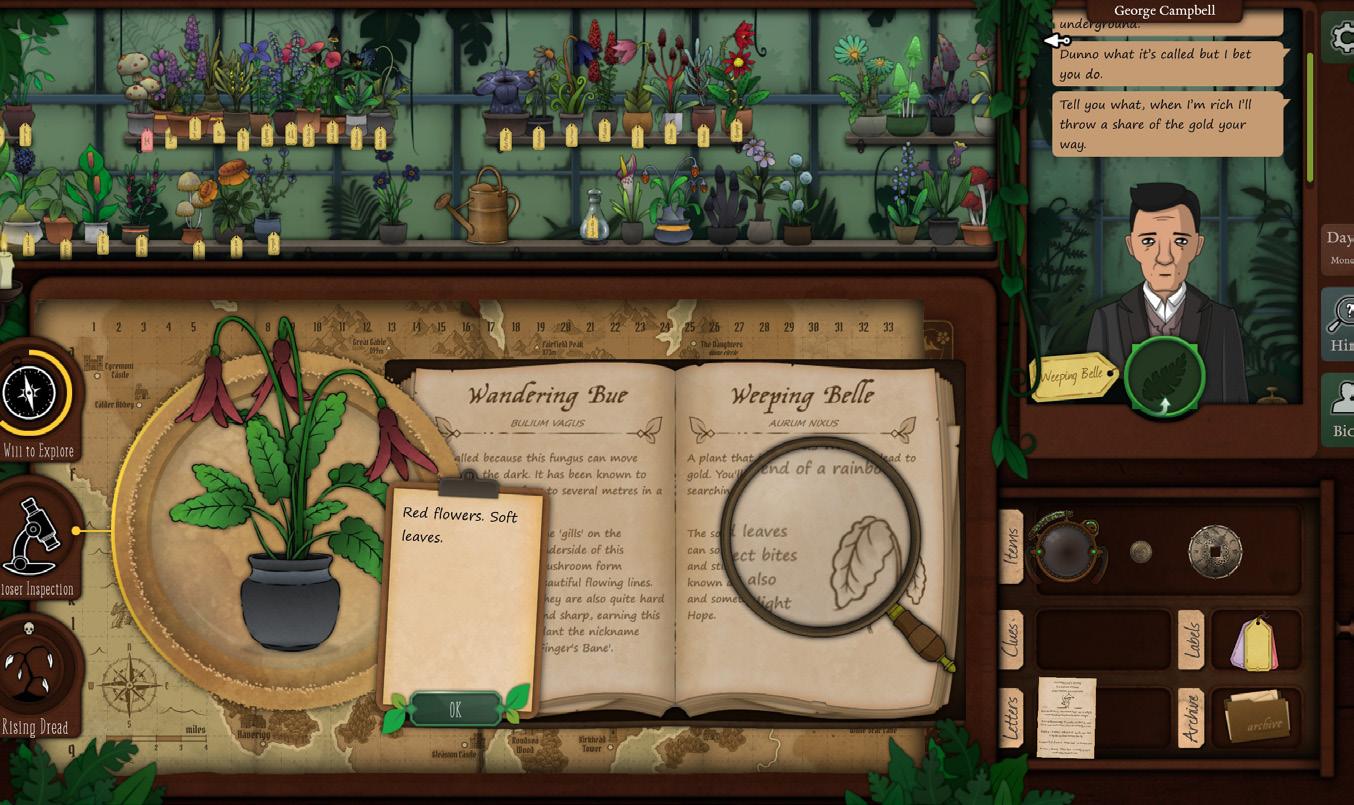Open the Letters drawer tab

1011,717
